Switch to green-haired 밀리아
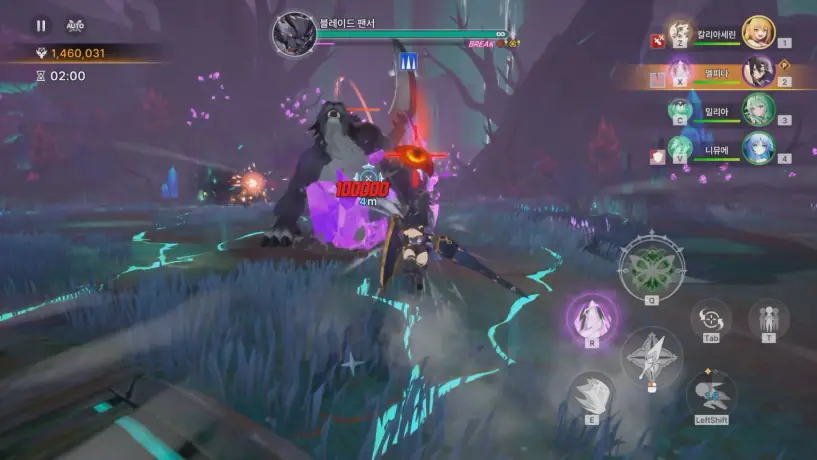 click(759, 108)
